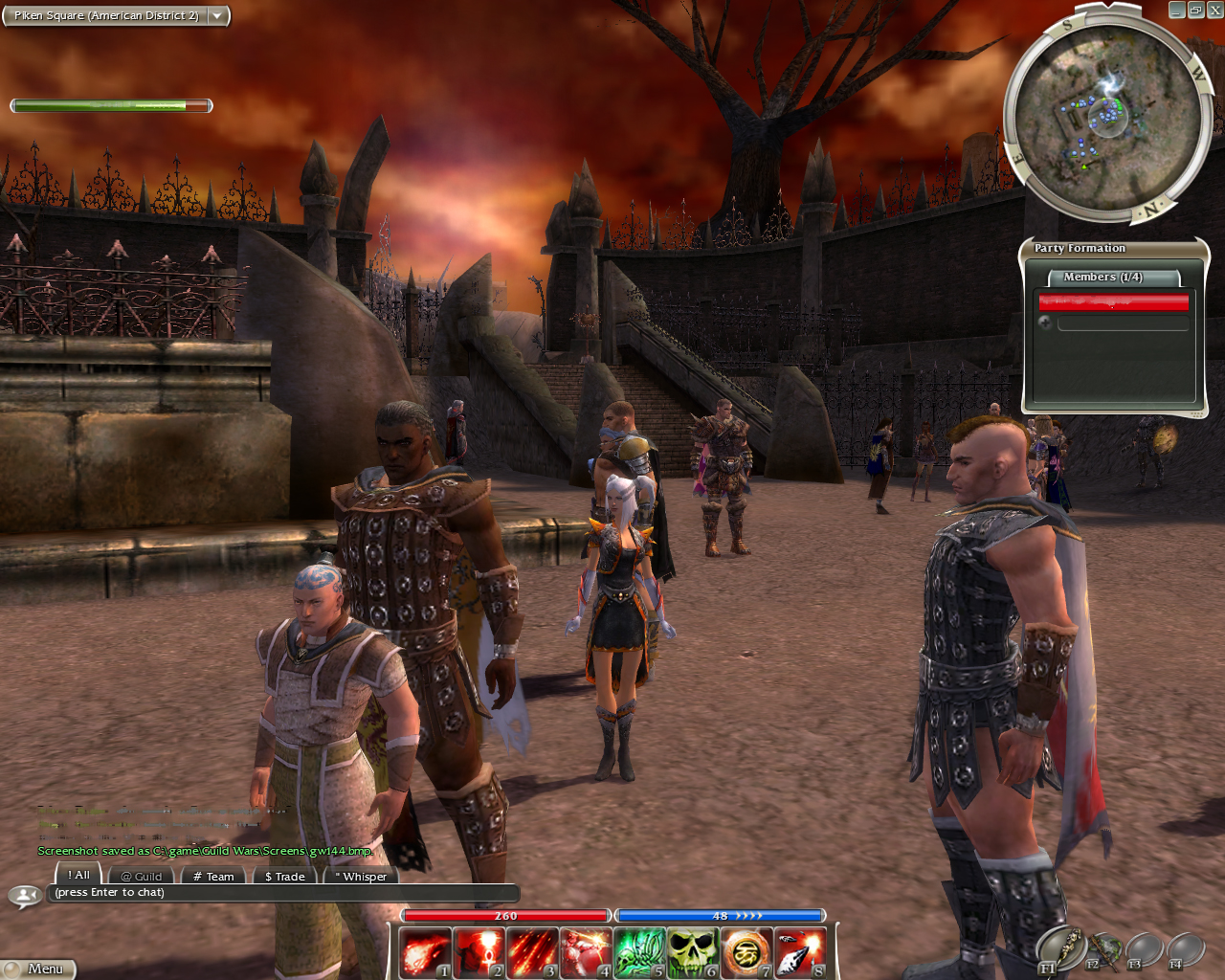Activate the fireball skill in slot 1
The height and width of the screenshot is (980, 1225).
(x=425, y=952)
